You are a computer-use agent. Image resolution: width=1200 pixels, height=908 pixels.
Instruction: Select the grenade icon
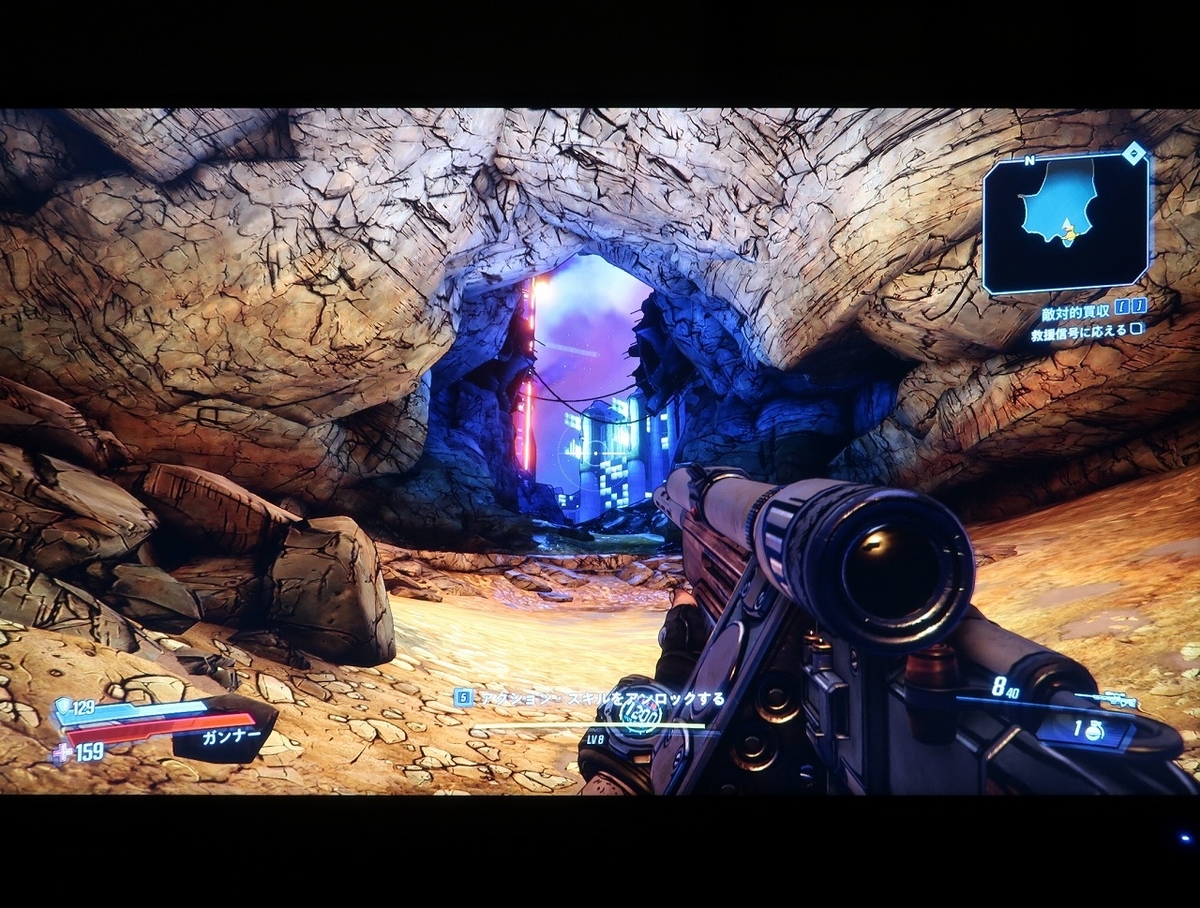coord(1094,731)
